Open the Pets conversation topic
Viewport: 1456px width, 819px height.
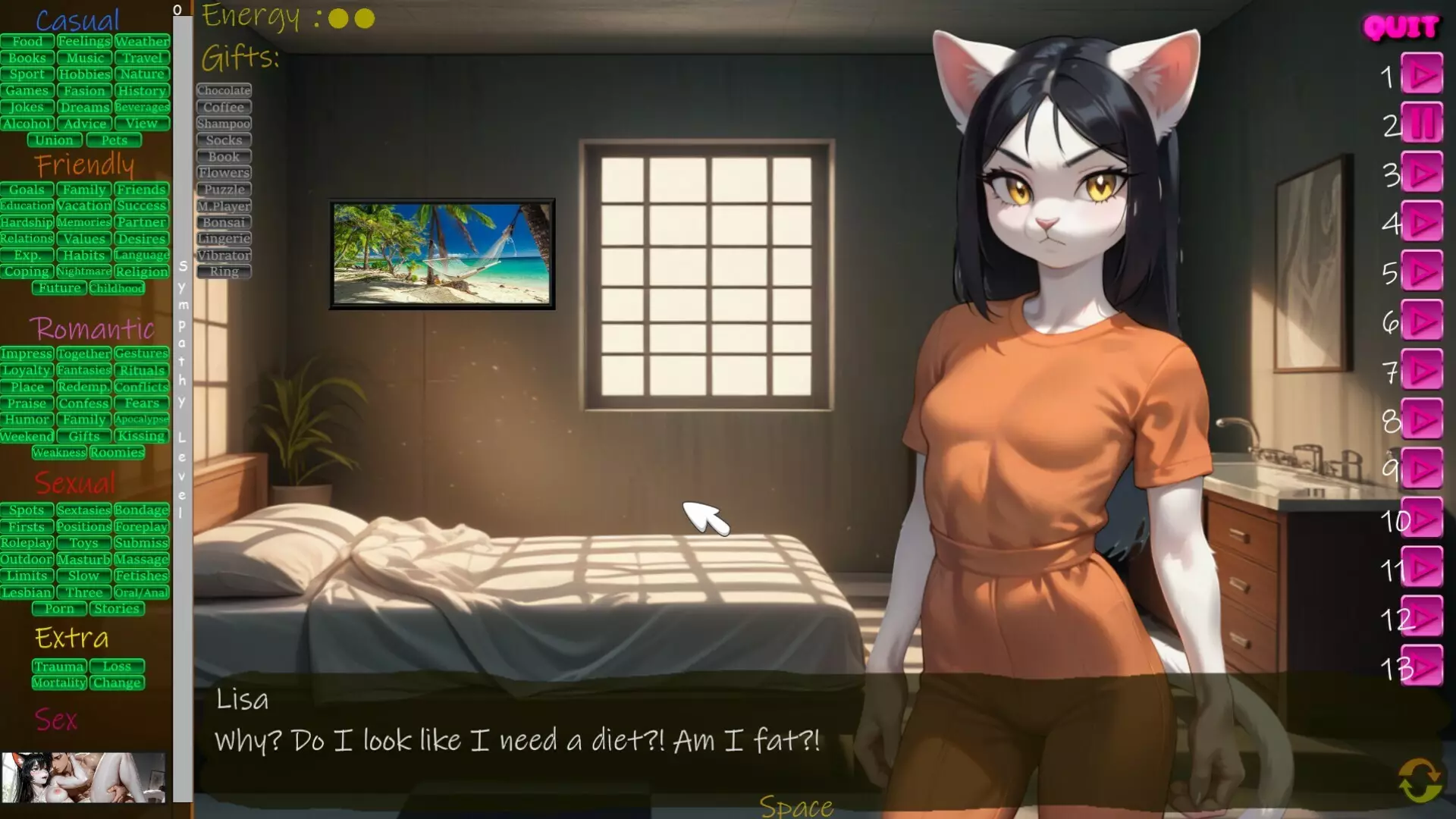(115, 140)
